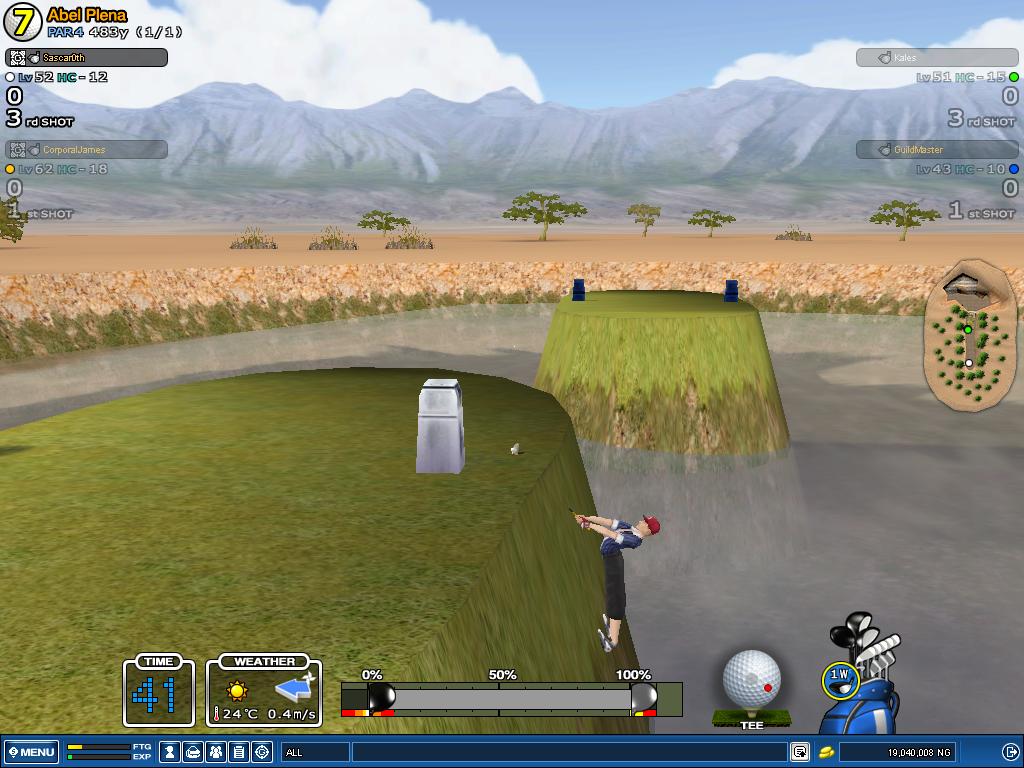This screenshot has height=768, width=1024.
Task: Select the Kales player panel
Action: (x=937, y=58)
